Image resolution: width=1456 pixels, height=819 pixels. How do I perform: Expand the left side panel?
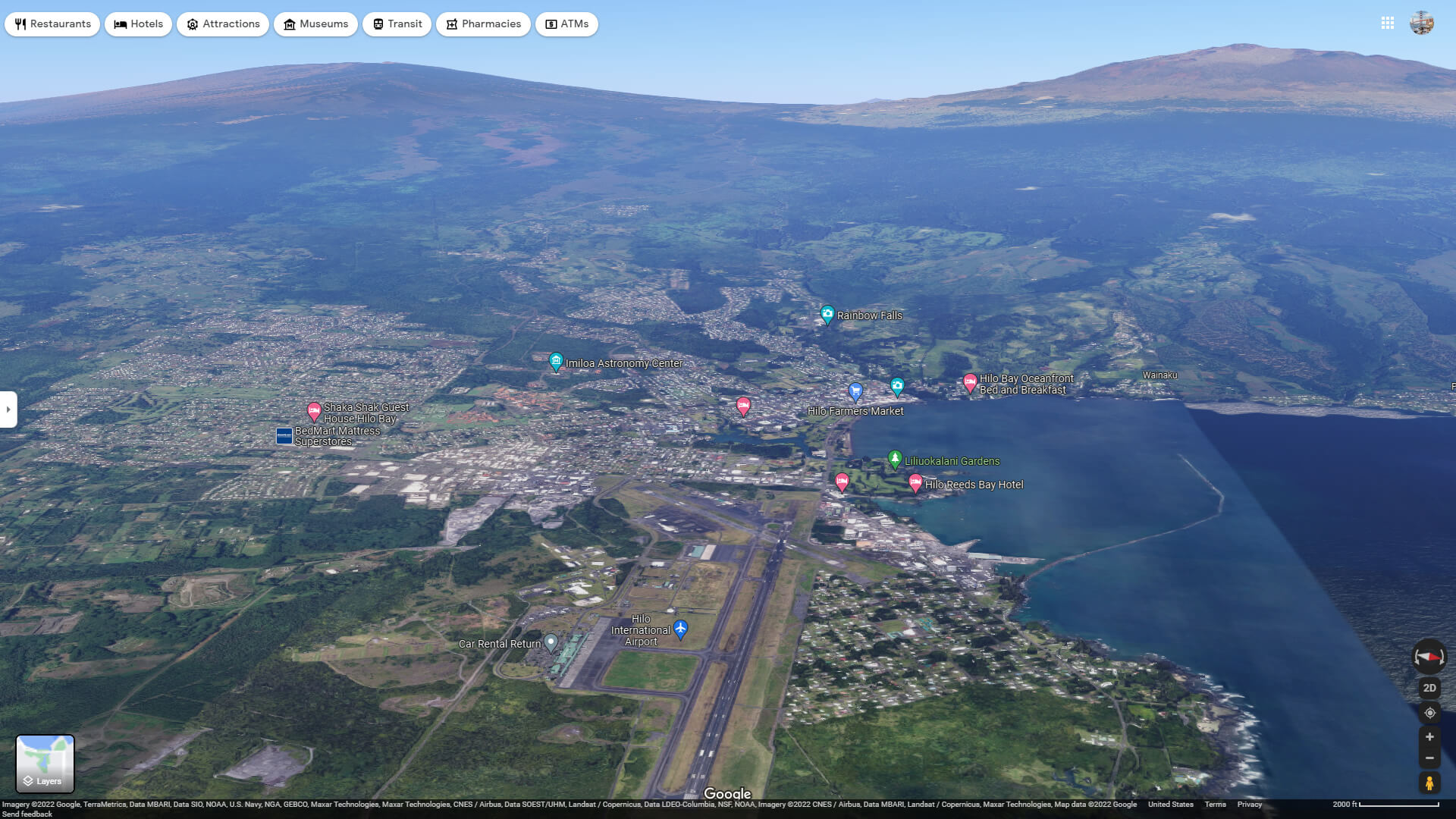8,409
